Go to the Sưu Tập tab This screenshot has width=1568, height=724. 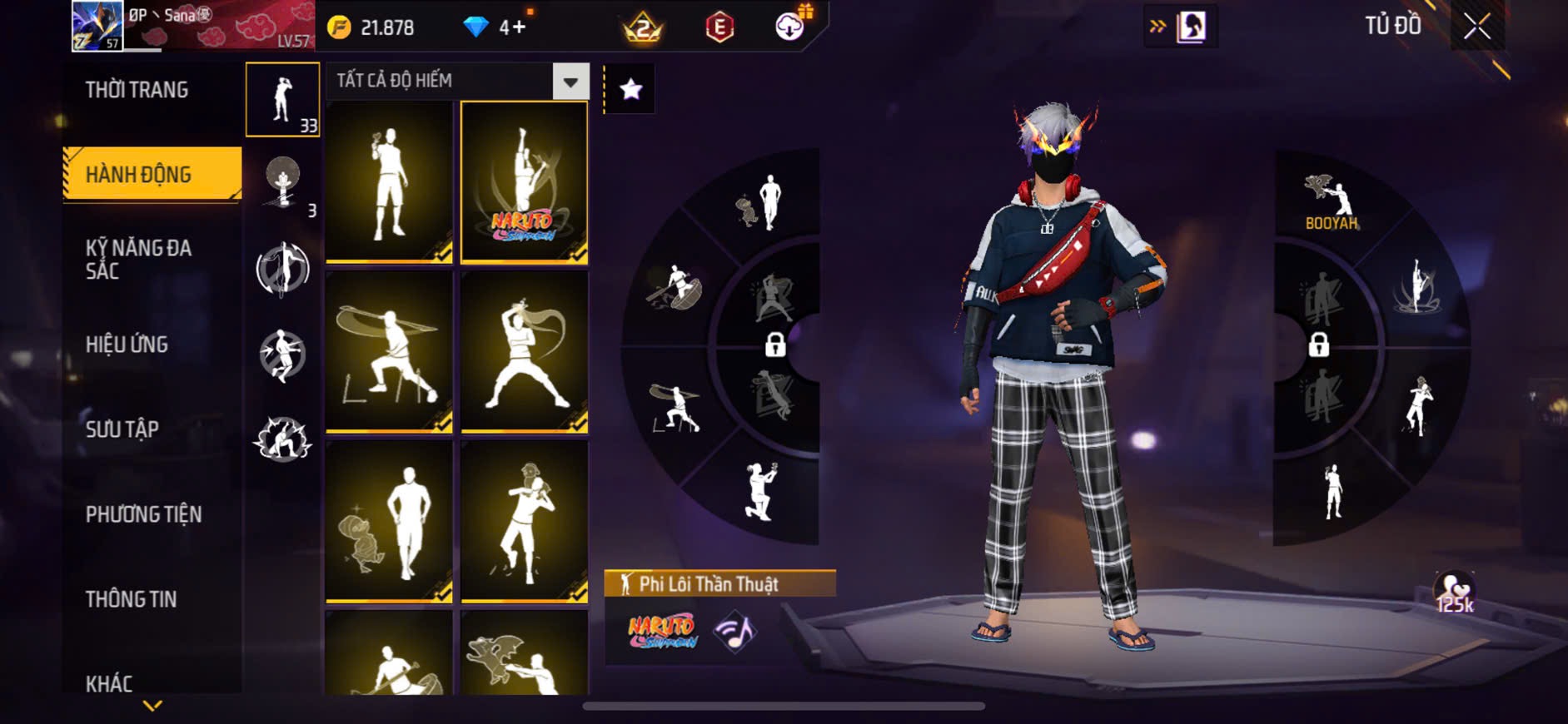pyautogui.click(x=122, y=429)
